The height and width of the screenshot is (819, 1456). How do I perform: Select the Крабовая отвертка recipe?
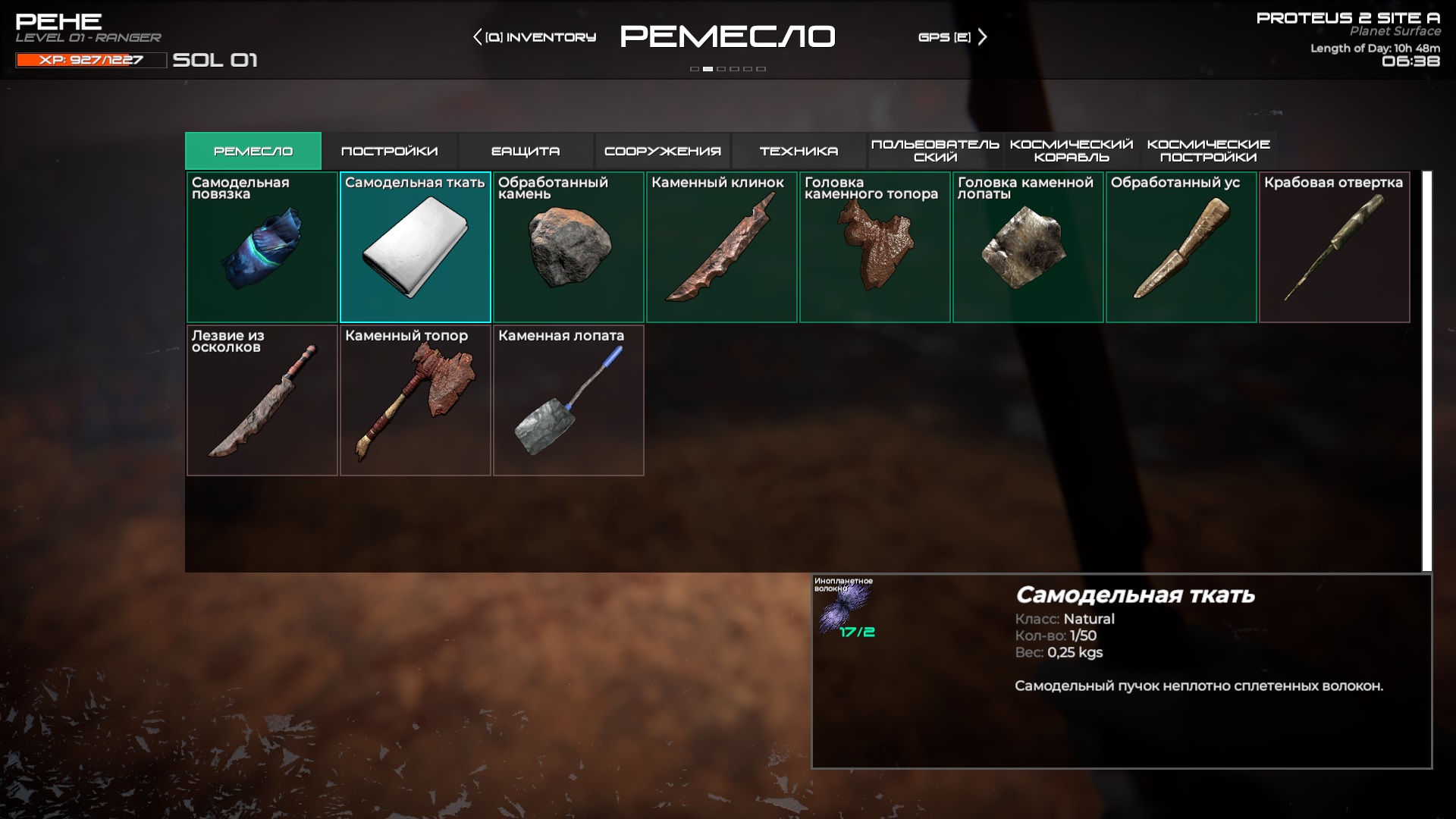coord(1335,247)
